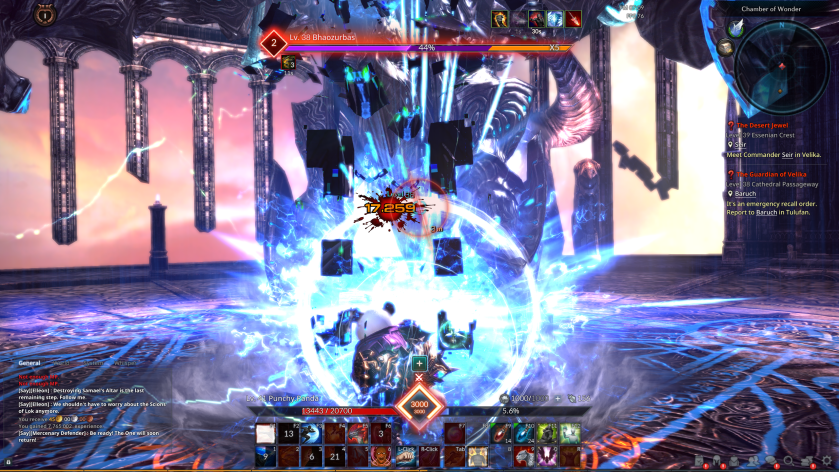
Task: Click the Seir quest location link
Action: [x=740, y=145]
